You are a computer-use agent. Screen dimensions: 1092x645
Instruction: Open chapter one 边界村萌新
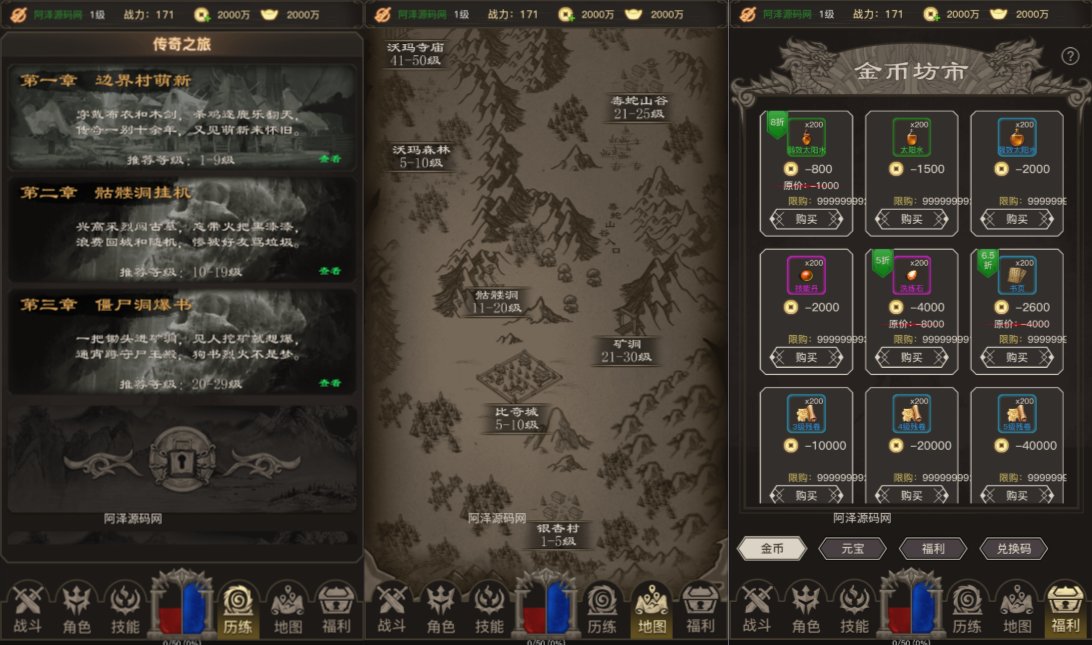pos(182,118)
